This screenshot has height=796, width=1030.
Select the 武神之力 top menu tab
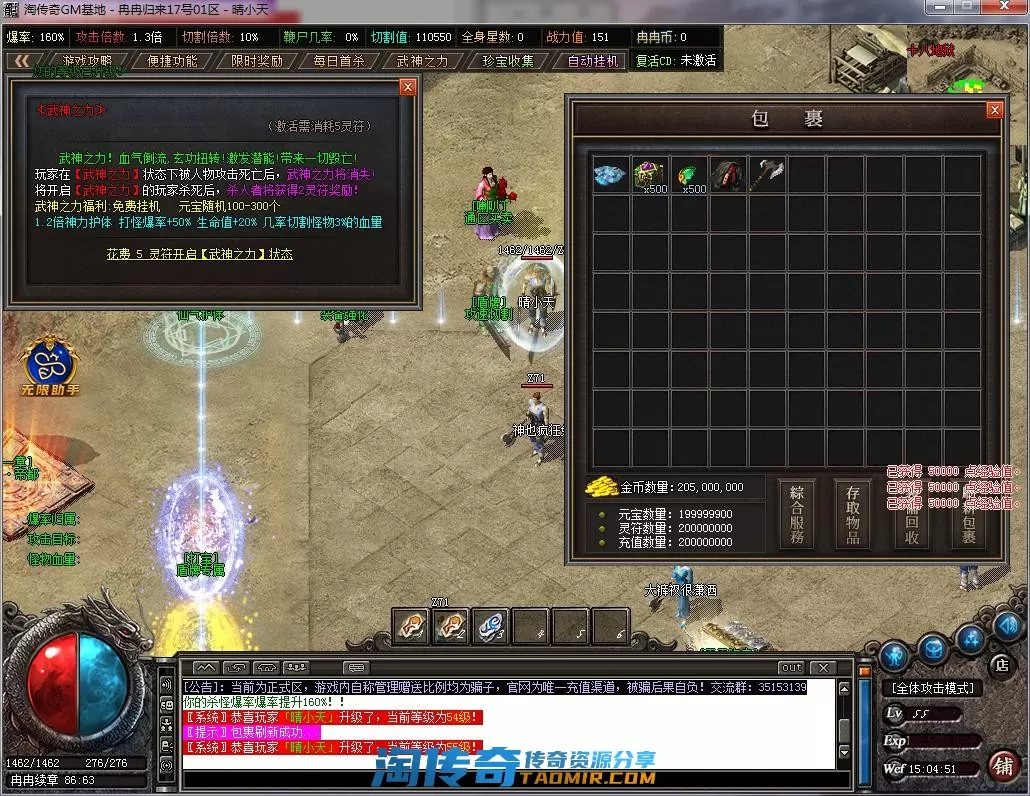coord(423,60)
